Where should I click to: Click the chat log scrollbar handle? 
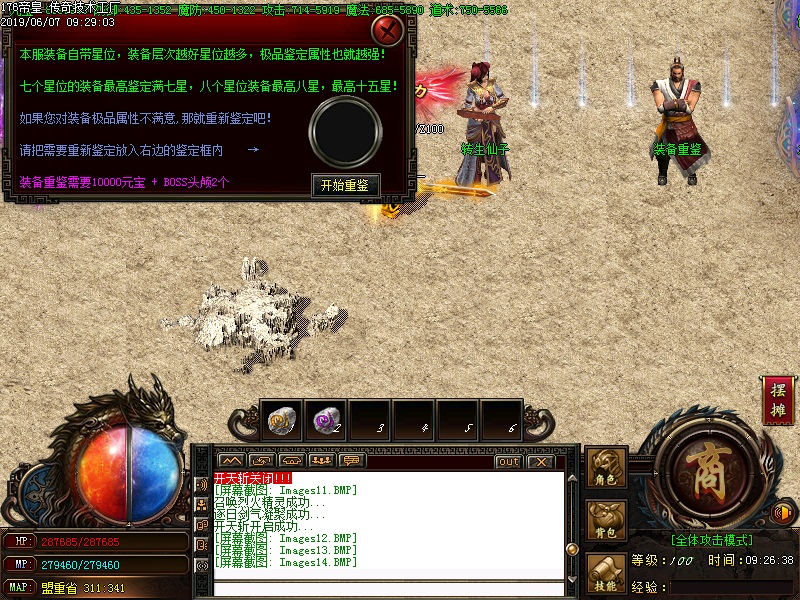pos(572,548)
